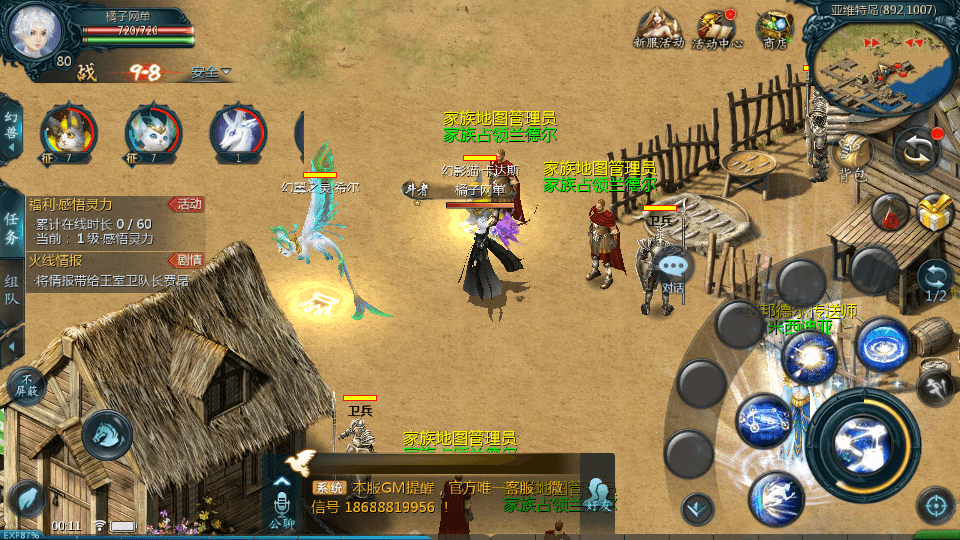This screenshot has height=540, width=960.
Task: Open the 活动中心 activity center
Action: point(716,27)
